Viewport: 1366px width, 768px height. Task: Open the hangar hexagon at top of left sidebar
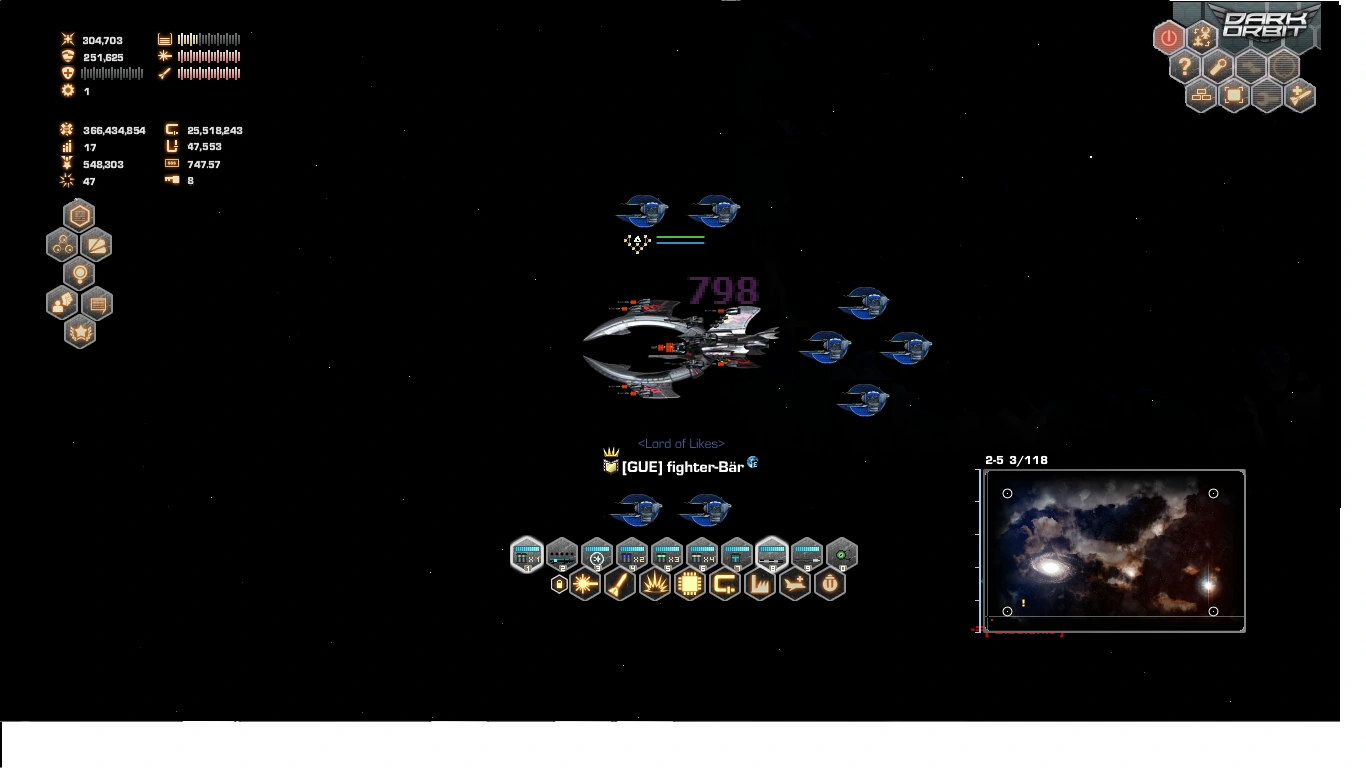79,214
